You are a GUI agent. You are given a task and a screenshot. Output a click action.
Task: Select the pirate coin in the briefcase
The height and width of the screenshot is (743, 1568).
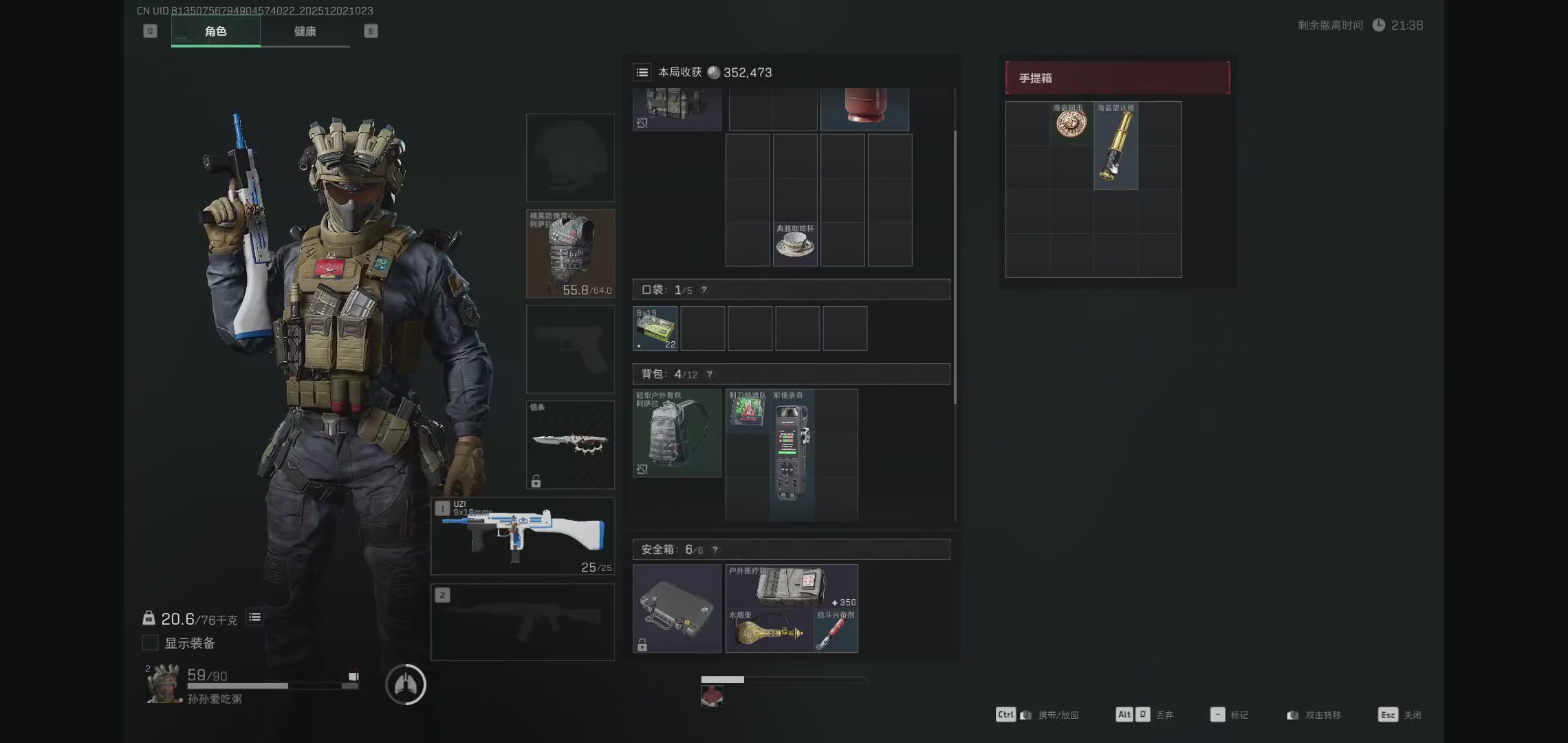[x=1071, y=124]
